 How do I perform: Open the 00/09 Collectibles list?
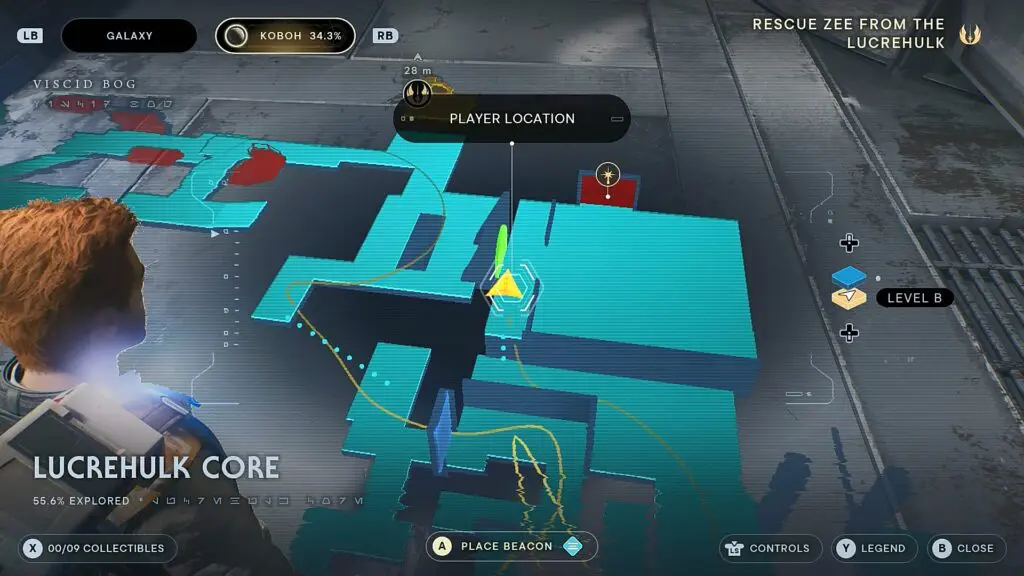pyautogui.click(x=98, y=548)
